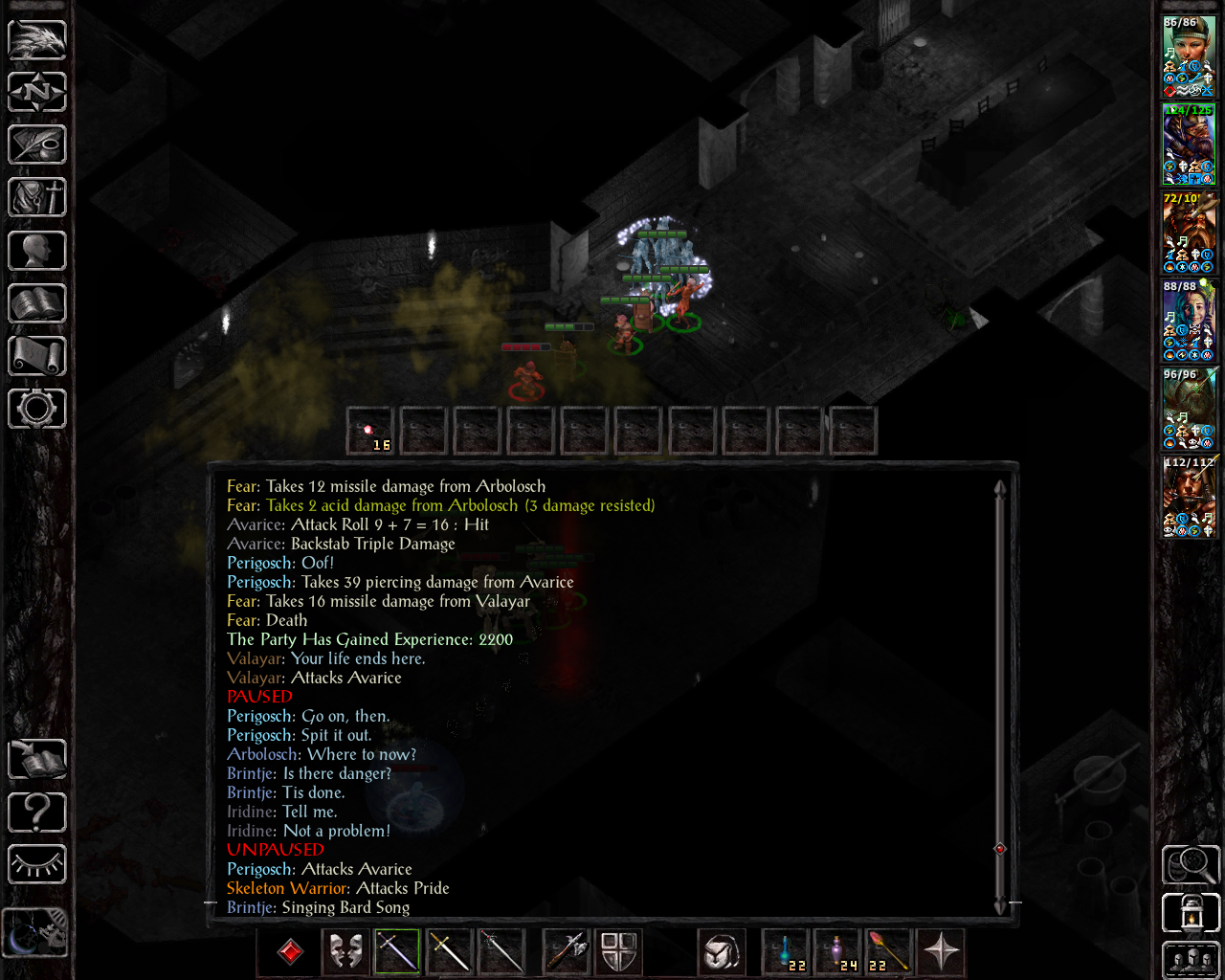This screenshot has height=980, width=1225.
Task: Open the four-pointed star special abilities button
Action: pyautogui.click(x=941, y=951)
